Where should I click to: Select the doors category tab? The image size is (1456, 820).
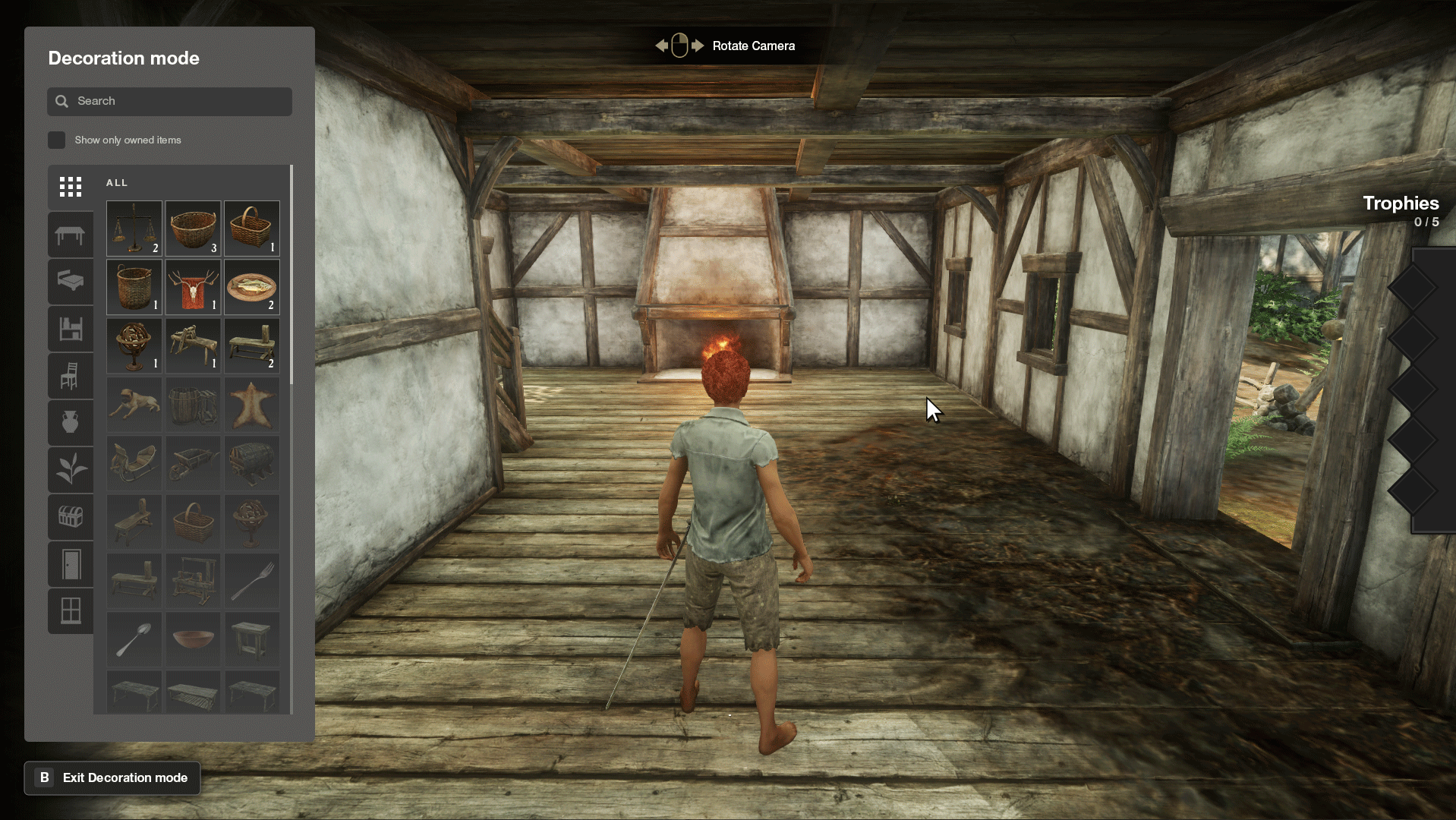pyautogui.click(x=71, y=564)
